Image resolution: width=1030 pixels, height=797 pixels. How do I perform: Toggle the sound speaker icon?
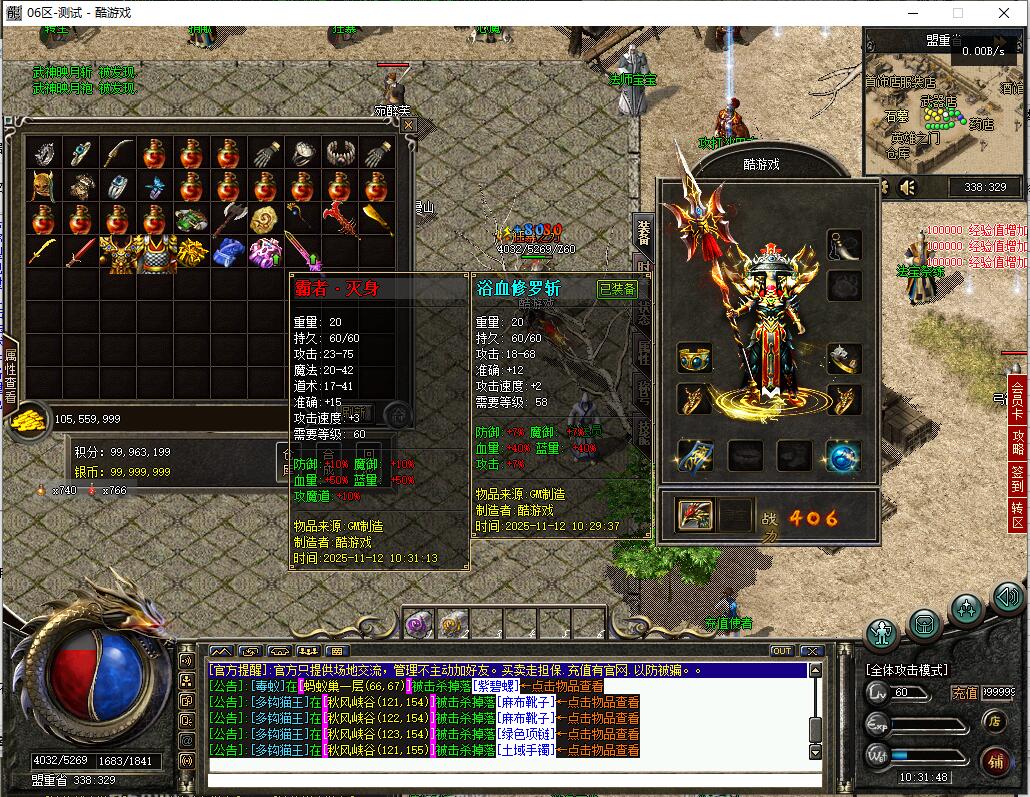pos(908,187)
